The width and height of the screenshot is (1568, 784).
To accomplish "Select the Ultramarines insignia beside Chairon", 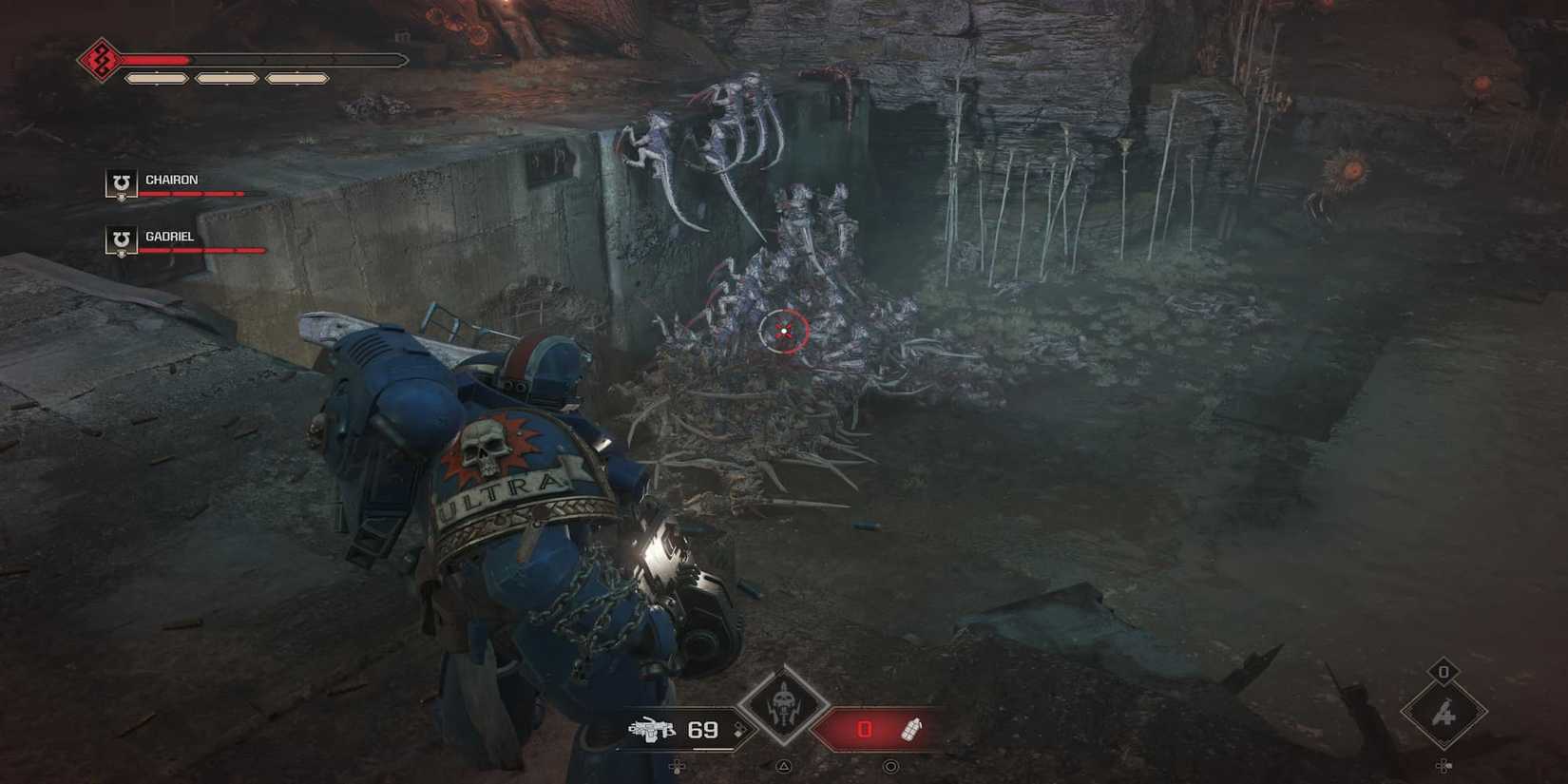I will 120,183.
